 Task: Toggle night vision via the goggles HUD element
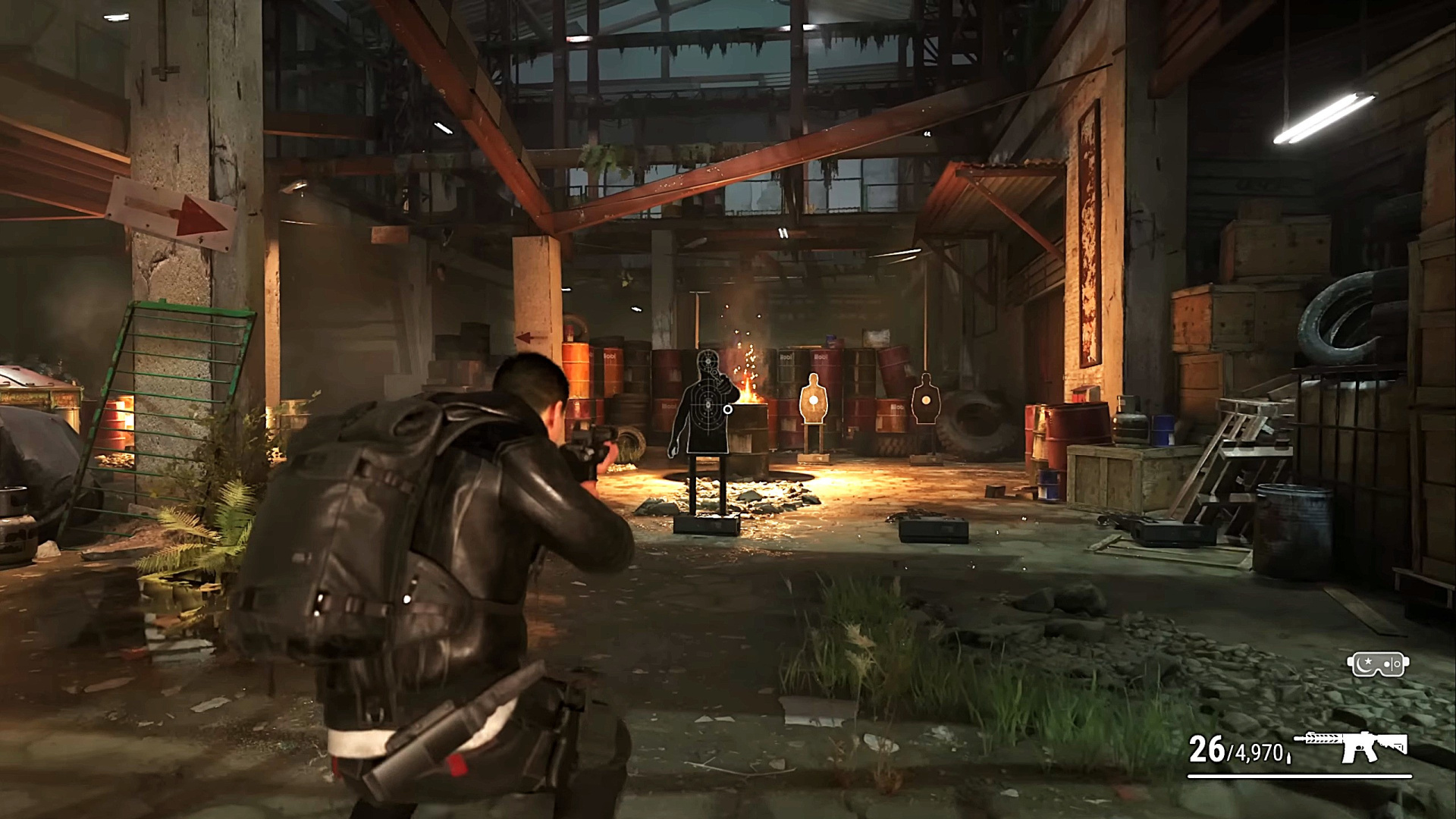pyautogui.click(x=1378, y=664)
